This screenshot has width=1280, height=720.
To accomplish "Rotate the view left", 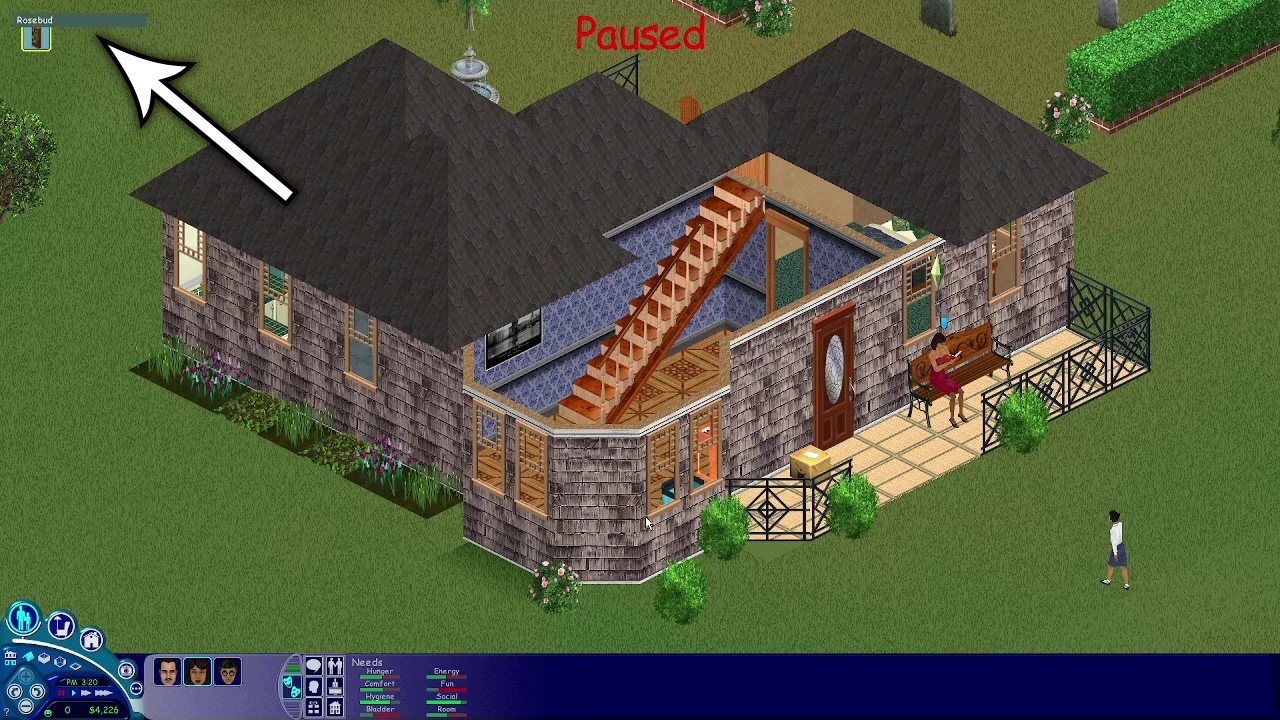I will click(13, 691).
